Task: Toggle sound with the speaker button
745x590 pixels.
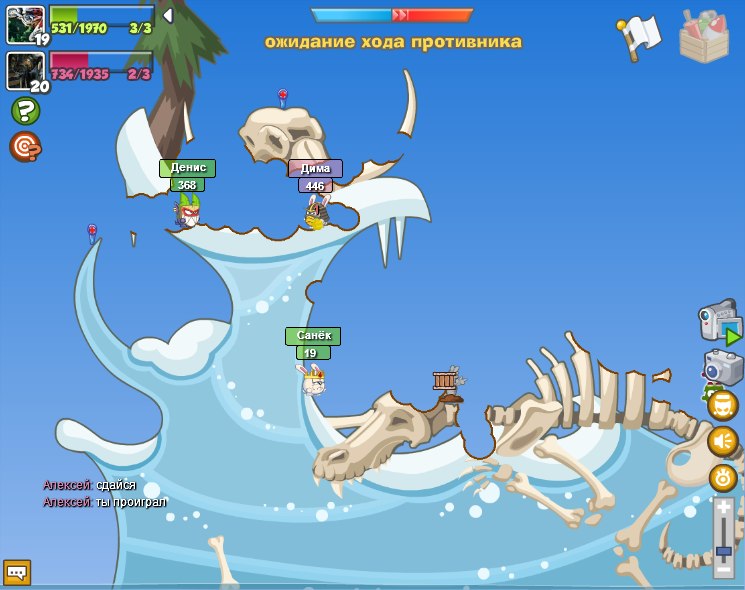Action: [x=723, y=441]
